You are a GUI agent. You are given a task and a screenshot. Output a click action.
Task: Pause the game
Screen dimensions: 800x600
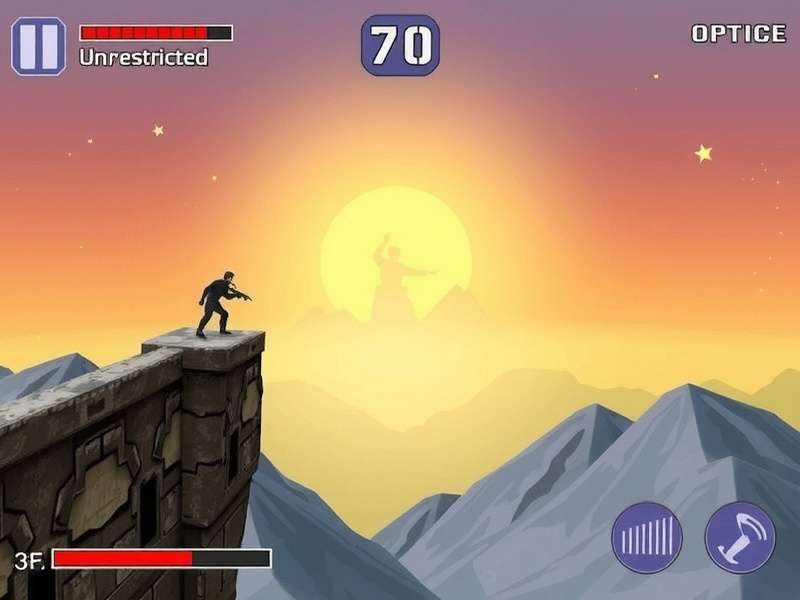[x=38, y=46]
